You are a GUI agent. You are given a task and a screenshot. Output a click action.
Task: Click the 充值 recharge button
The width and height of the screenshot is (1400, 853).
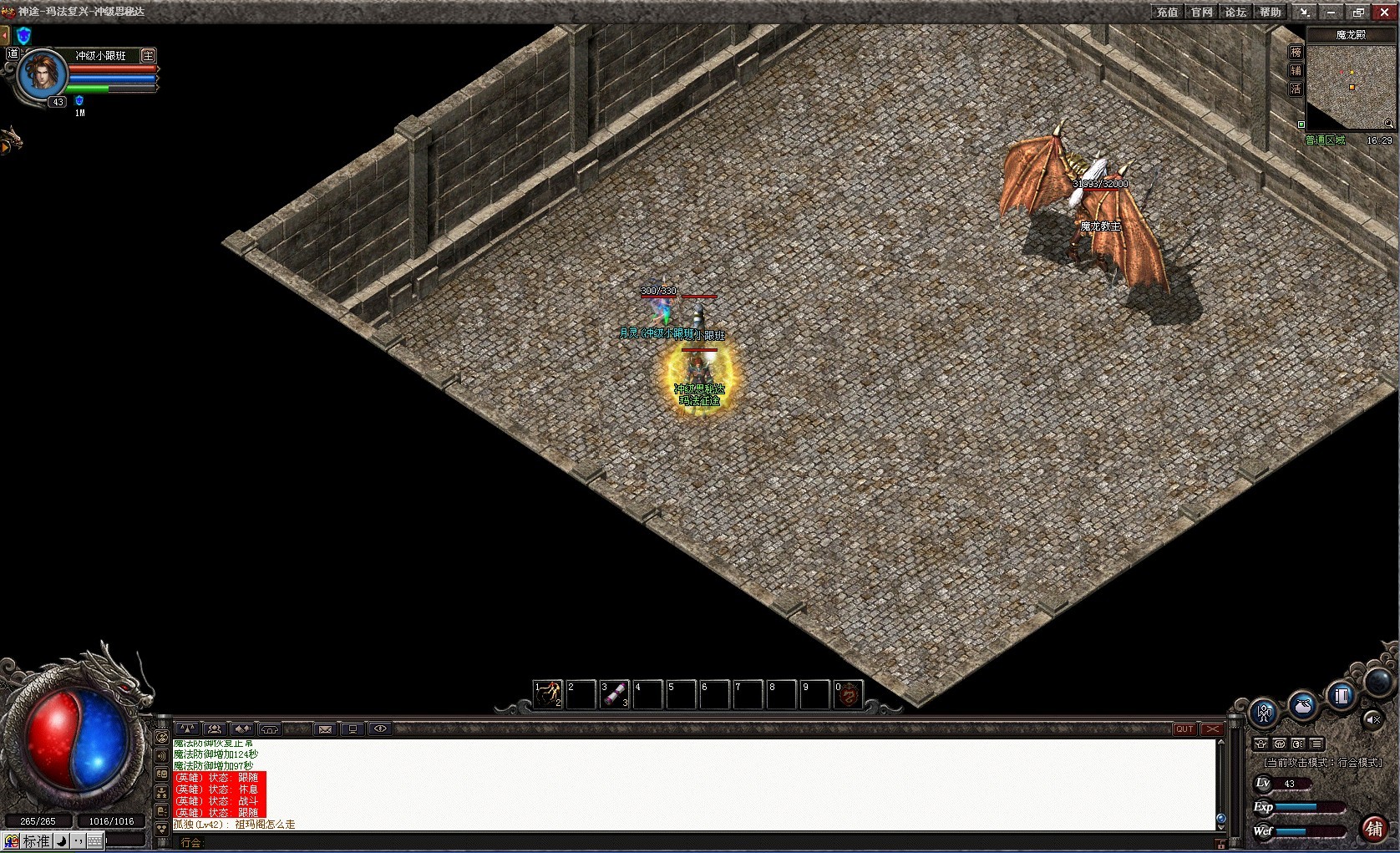coord(1167,13)
